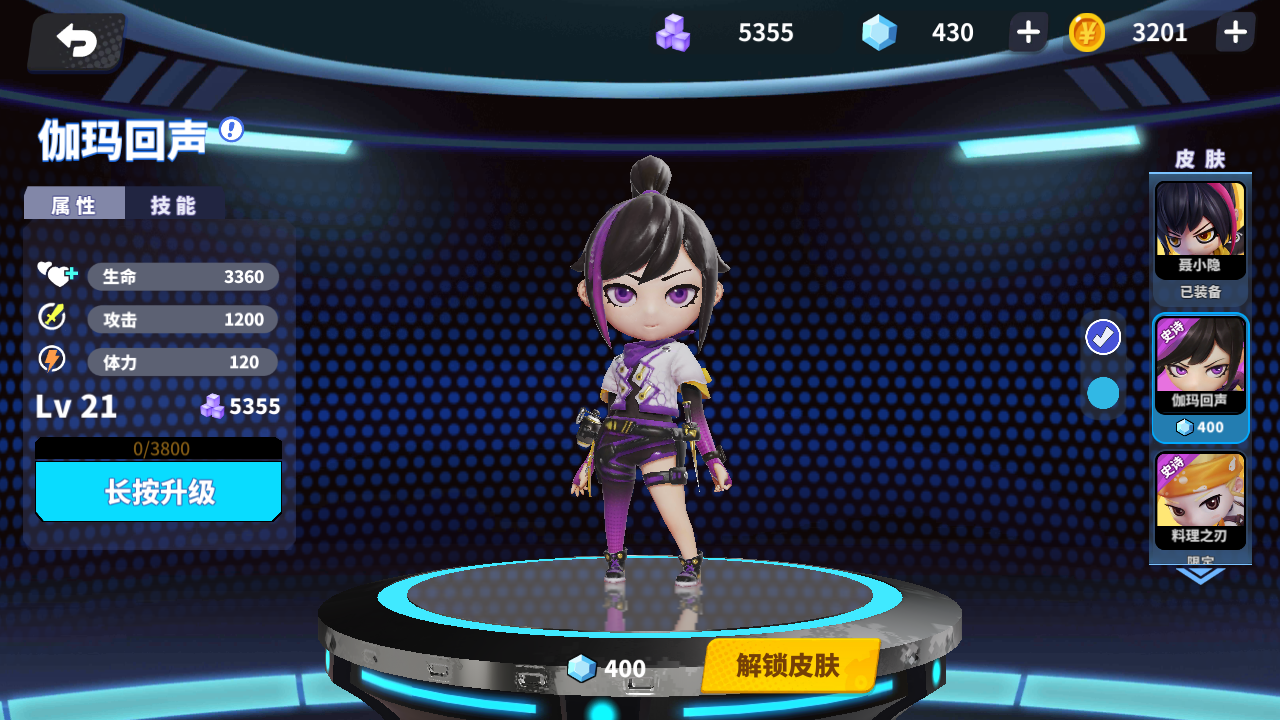1280x720 pixels.
Task: Click the blue diamond currency icon
Action: tap(882, 32)
